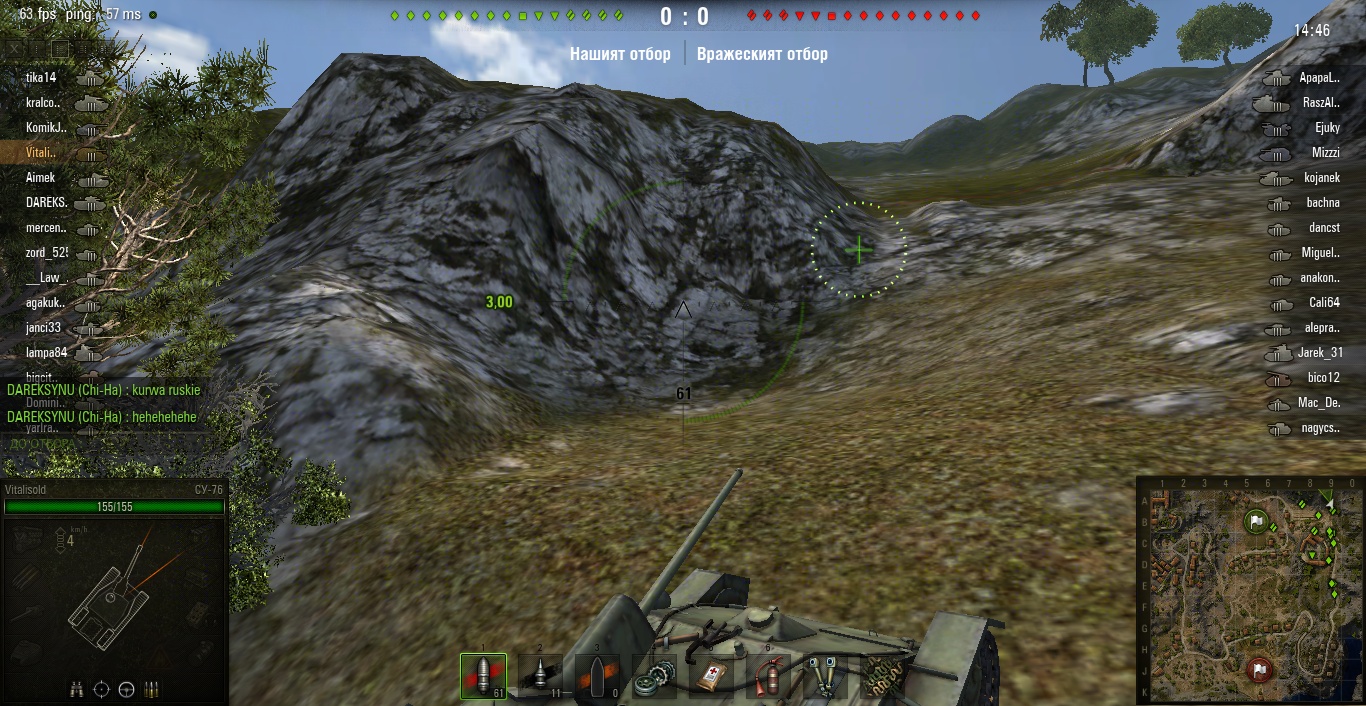This screenshot has width=1366, height=706.
Task: Switch to the shell slot with 11 rounds
Action: pyautogui.click(x=540, y=676)
